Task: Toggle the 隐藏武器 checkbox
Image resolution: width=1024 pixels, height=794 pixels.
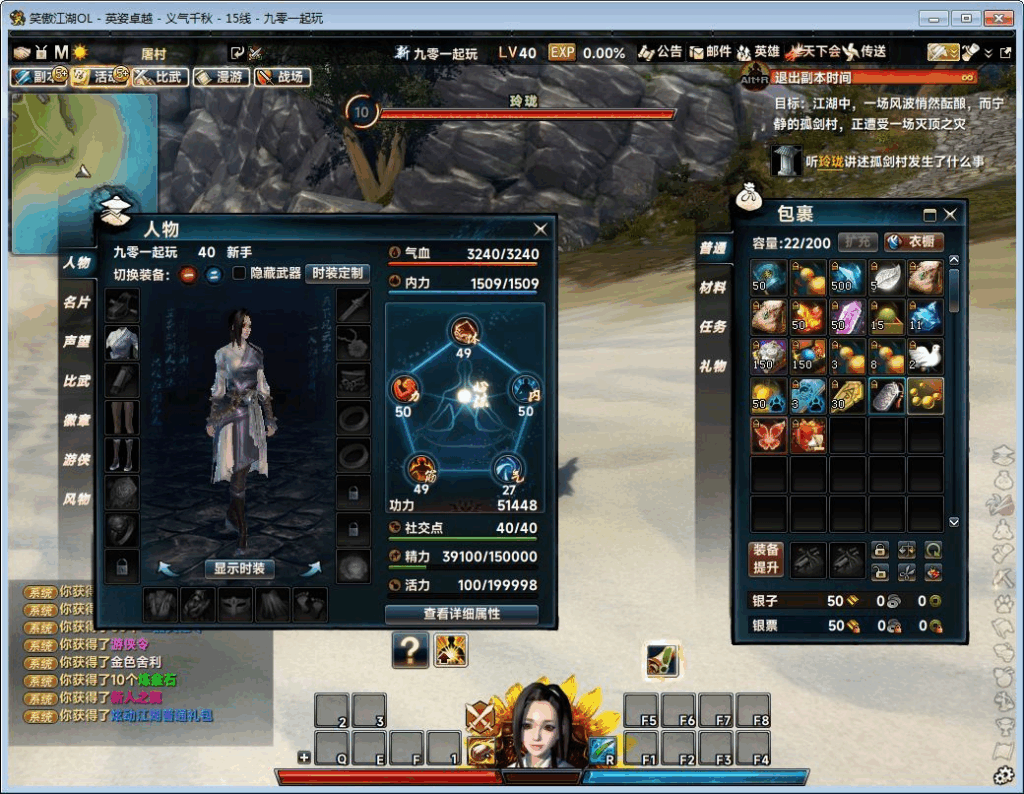Action: [x=240, y=273]
